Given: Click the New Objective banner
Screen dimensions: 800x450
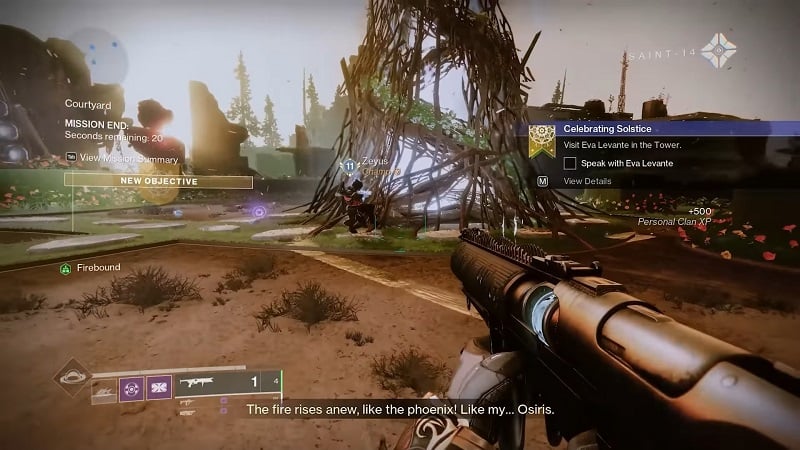Looking at the screenshot, I should coord(158,181).
